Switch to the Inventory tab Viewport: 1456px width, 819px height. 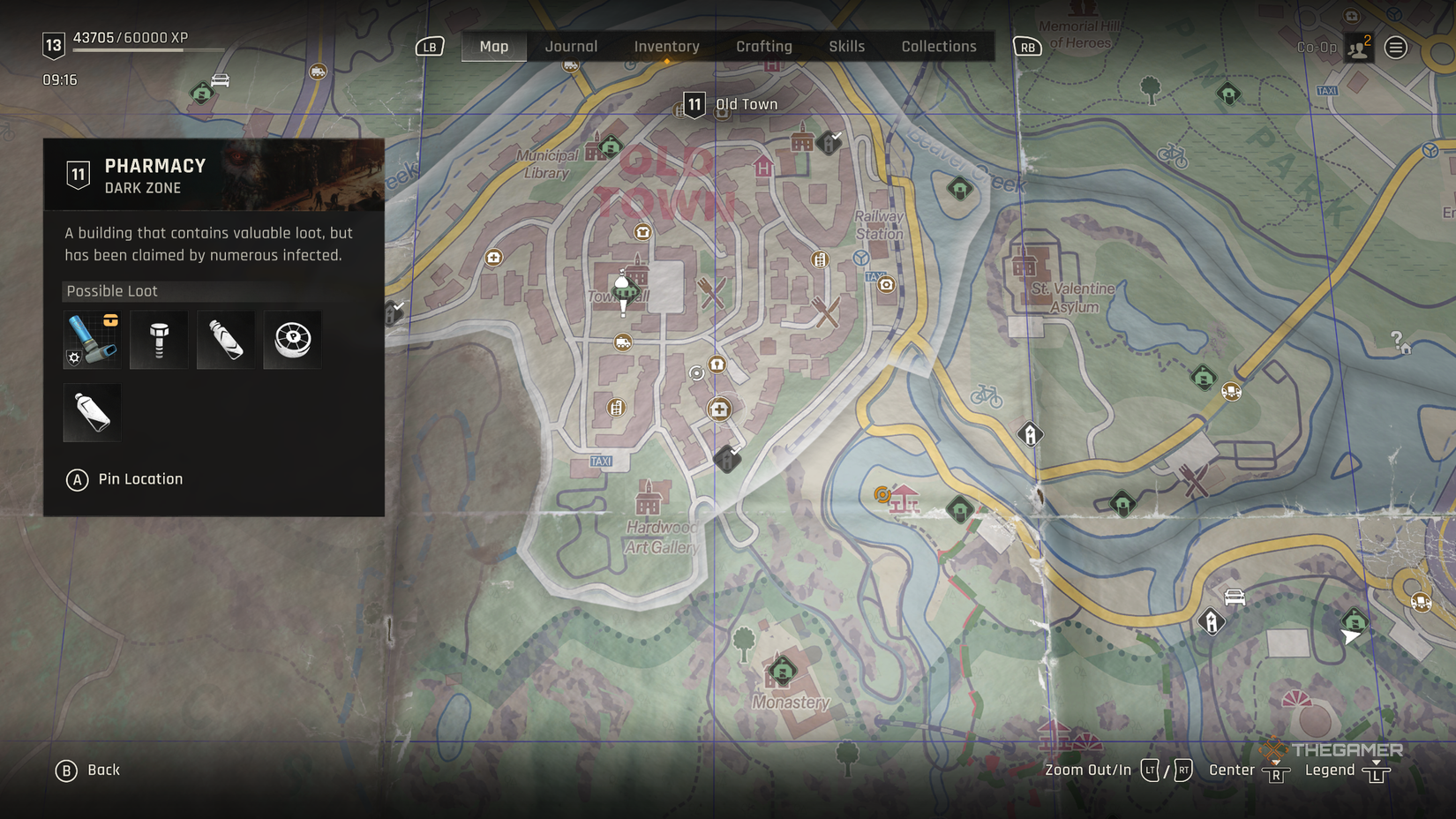[666, 46]
